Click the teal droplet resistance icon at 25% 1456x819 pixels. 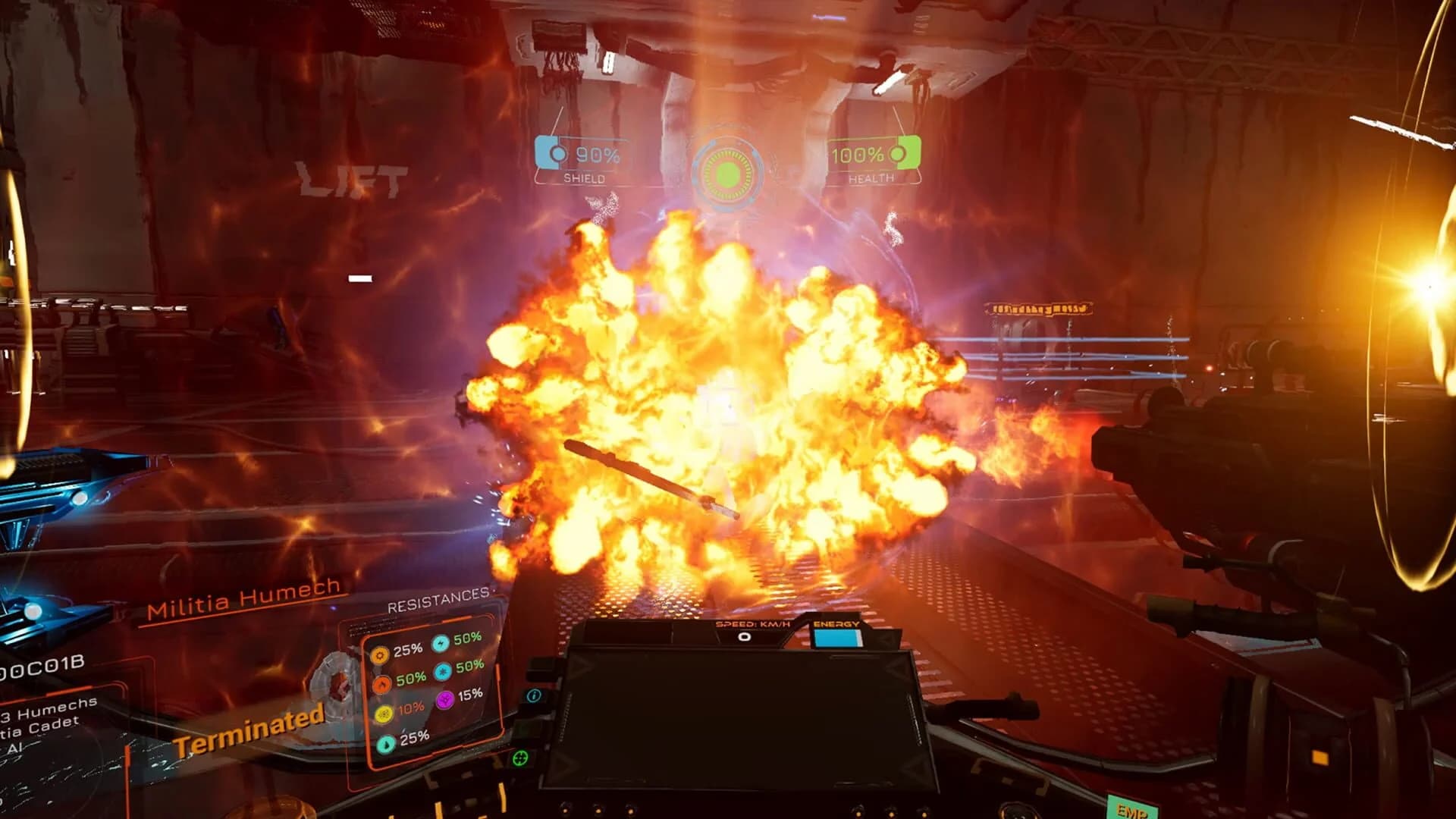coord(385,742)
